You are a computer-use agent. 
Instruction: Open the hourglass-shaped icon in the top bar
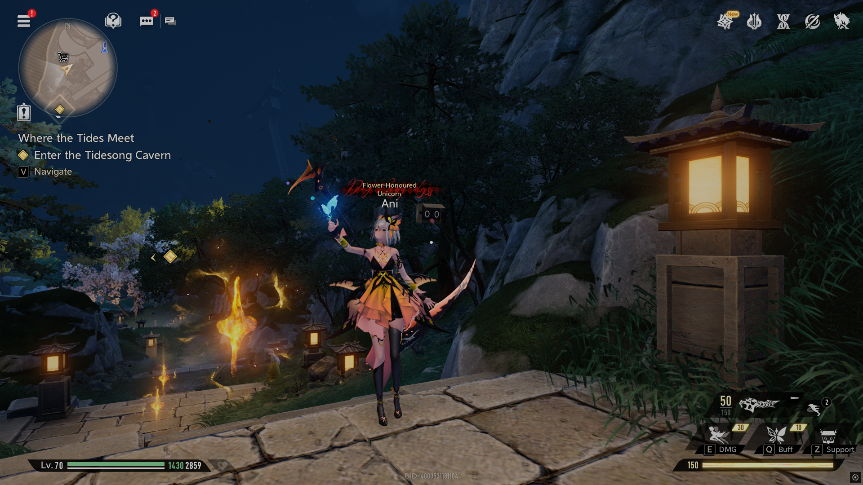pyautogui.click(x=784, y=22)
